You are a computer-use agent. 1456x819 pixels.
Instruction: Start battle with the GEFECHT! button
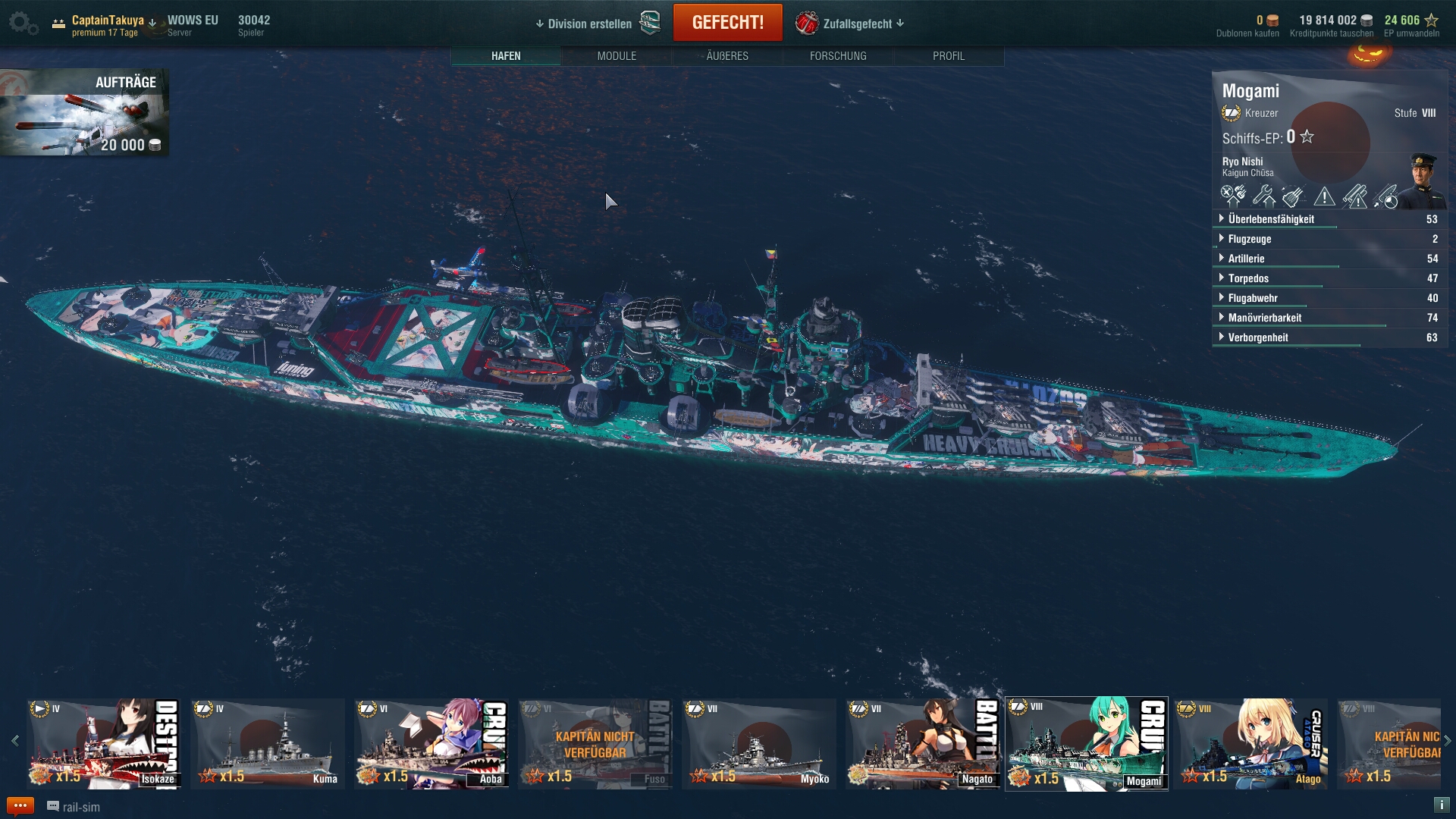pyautogui.click(x=727, y=23)
